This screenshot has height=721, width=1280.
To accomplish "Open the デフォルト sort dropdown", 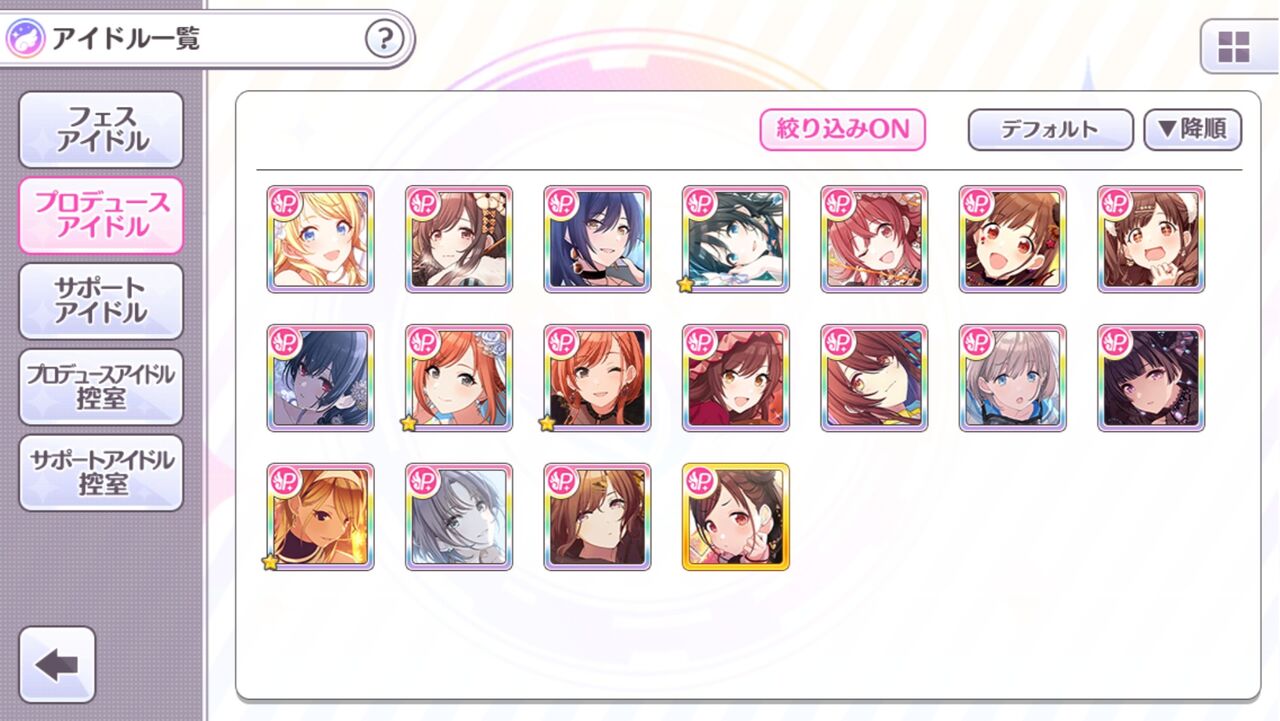I will (x=1049, y=129).
